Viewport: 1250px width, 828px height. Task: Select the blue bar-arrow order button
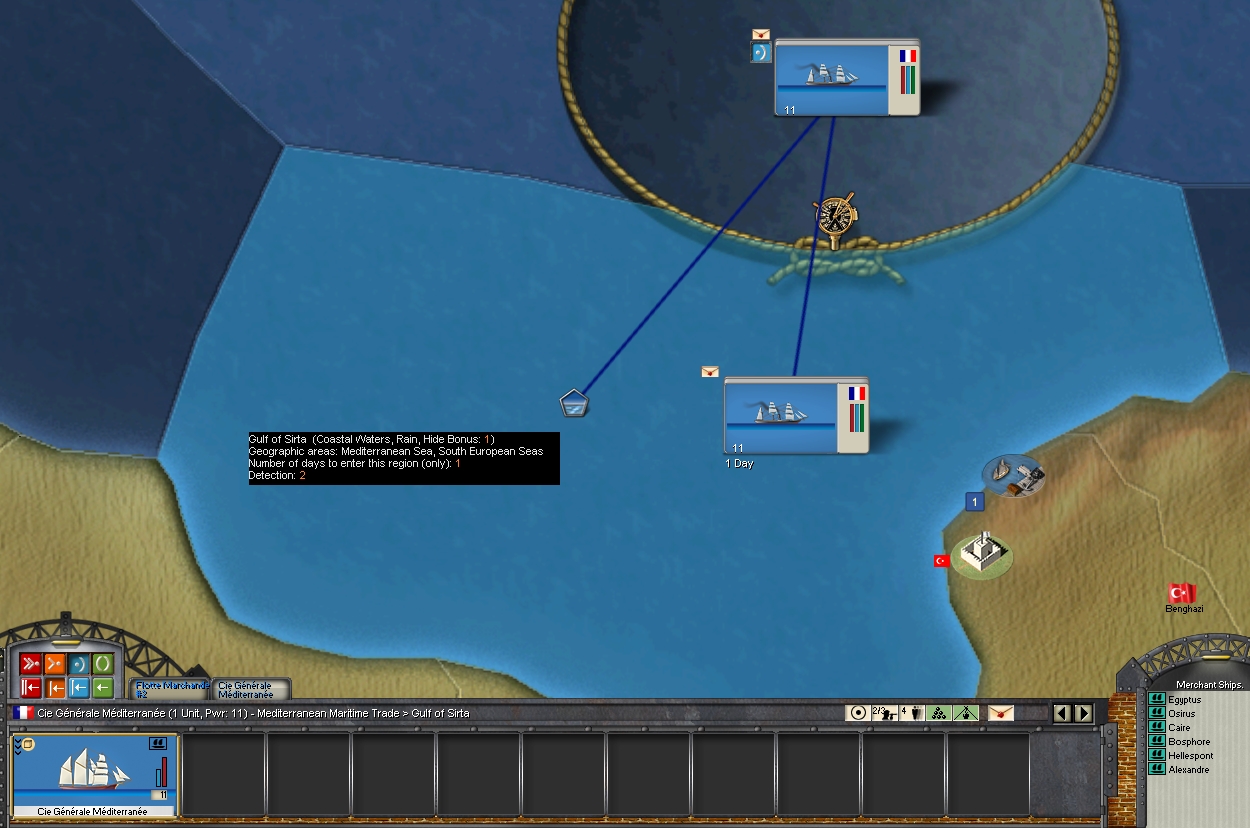tap(79, 688)
